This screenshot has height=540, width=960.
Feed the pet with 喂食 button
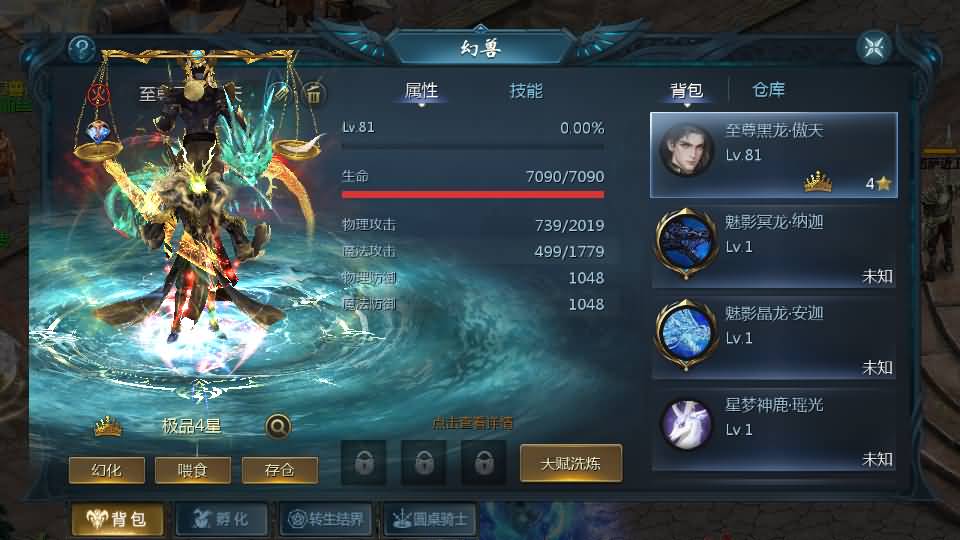193,469
